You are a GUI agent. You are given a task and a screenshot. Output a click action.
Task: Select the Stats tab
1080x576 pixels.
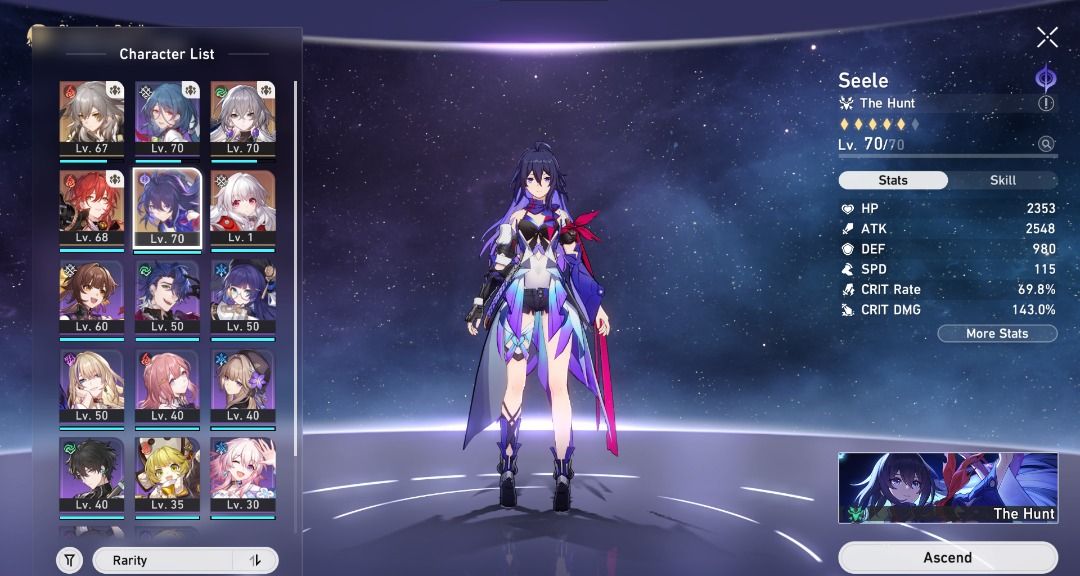click(x=893, y=180)
